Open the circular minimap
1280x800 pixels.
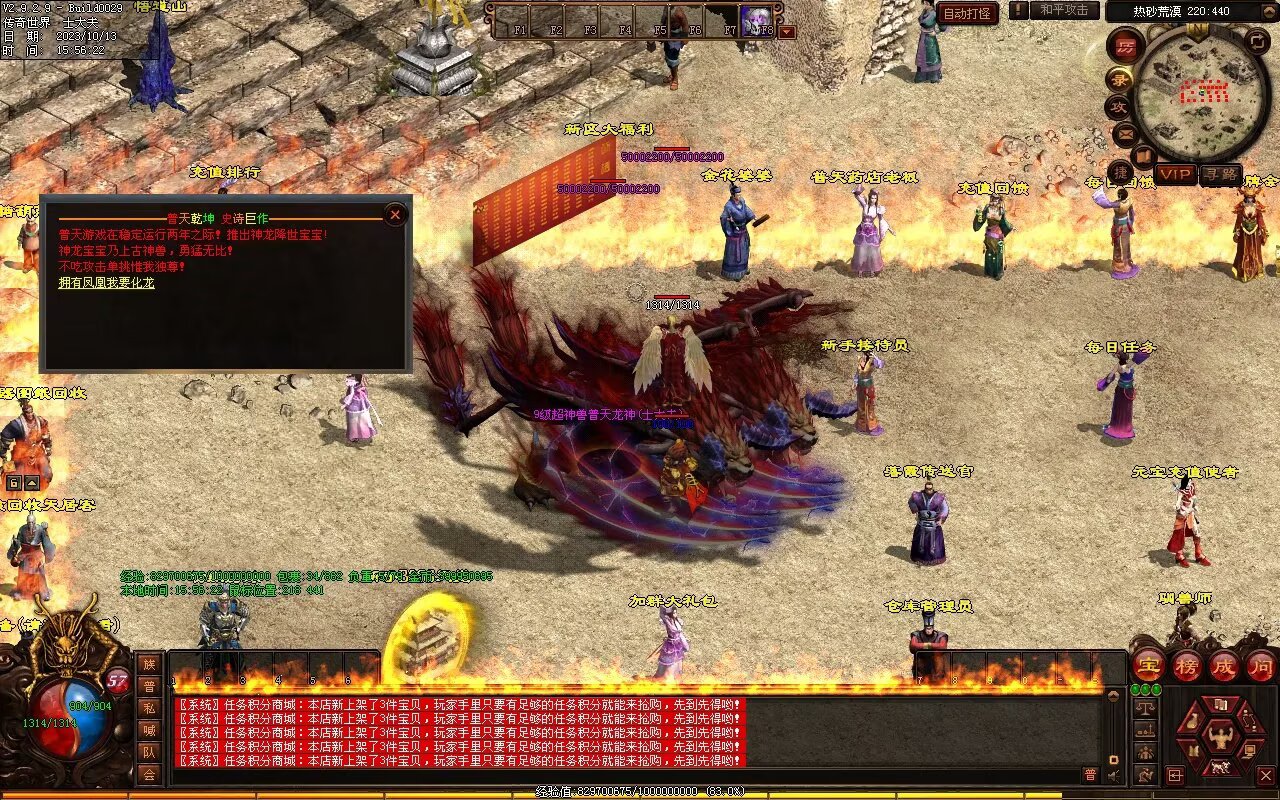coord(1200,93)
